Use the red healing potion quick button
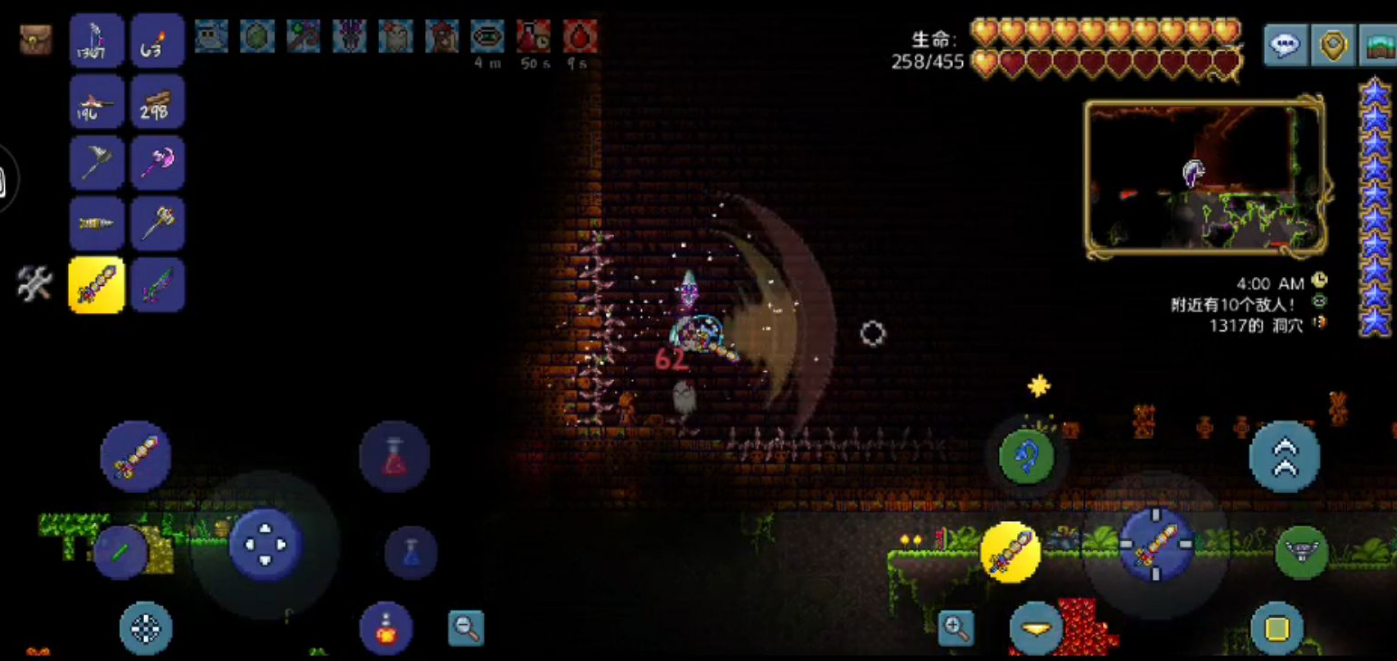1397x661 pixels. pyautogui.click(x=394, y=457)
